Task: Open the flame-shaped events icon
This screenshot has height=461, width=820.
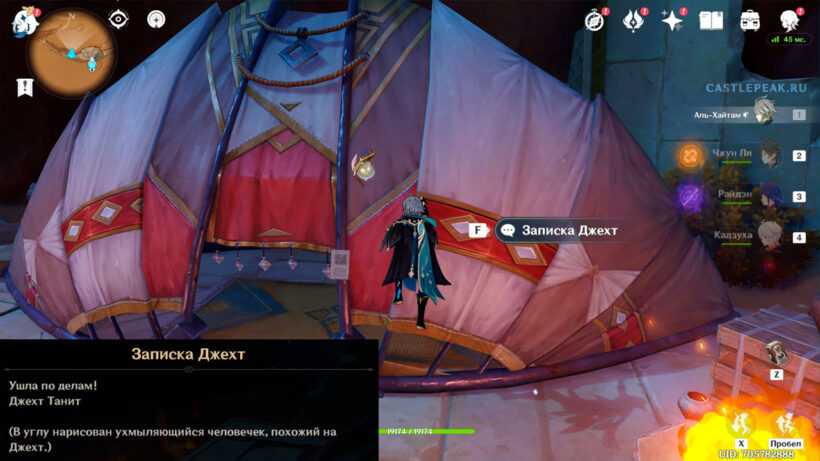Action: tap(633, 20)
